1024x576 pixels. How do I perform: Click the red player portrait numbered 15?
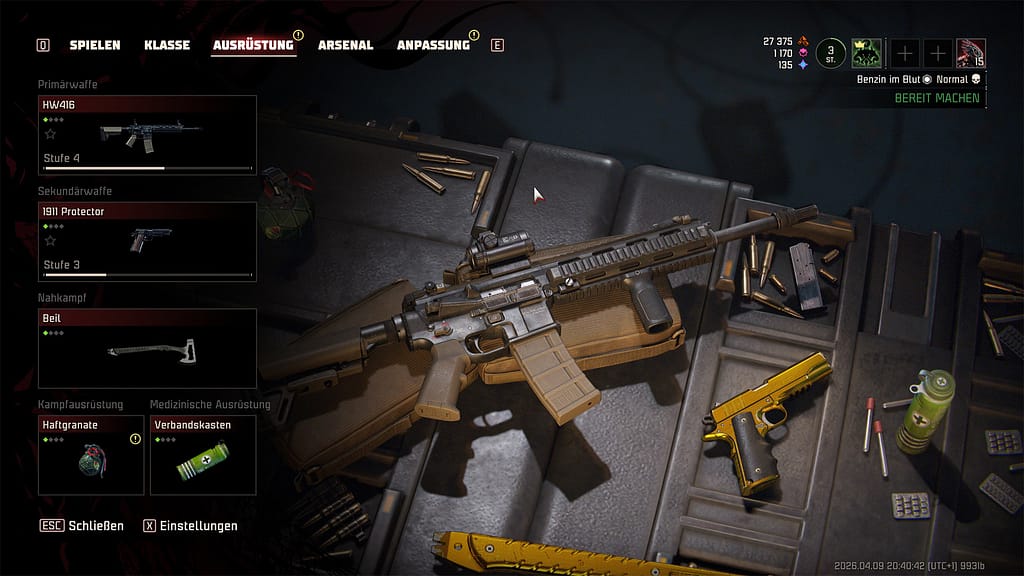tap(970, 53)
